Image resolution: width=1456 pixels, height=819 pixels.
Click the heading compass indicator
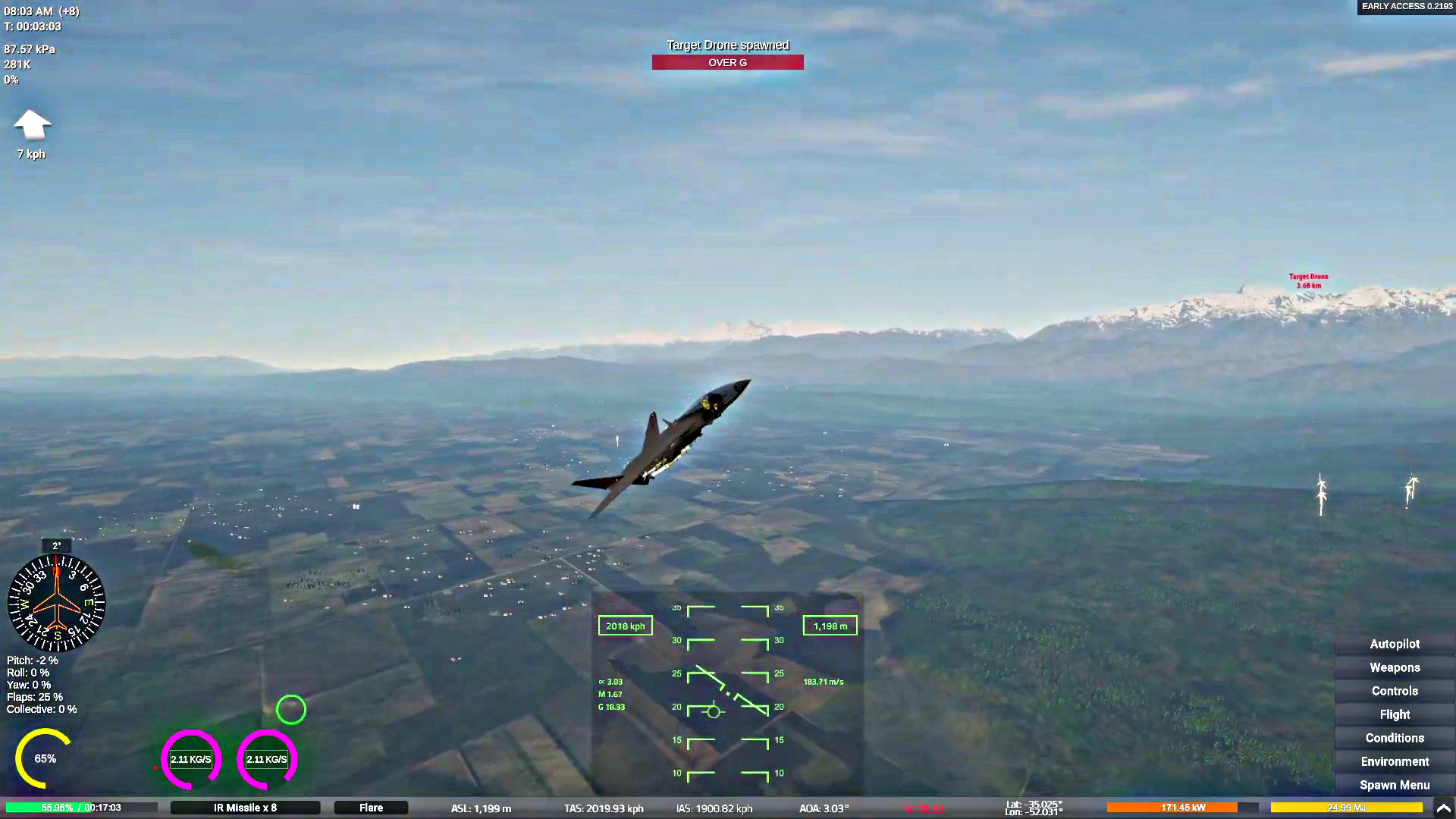[56, 603]
